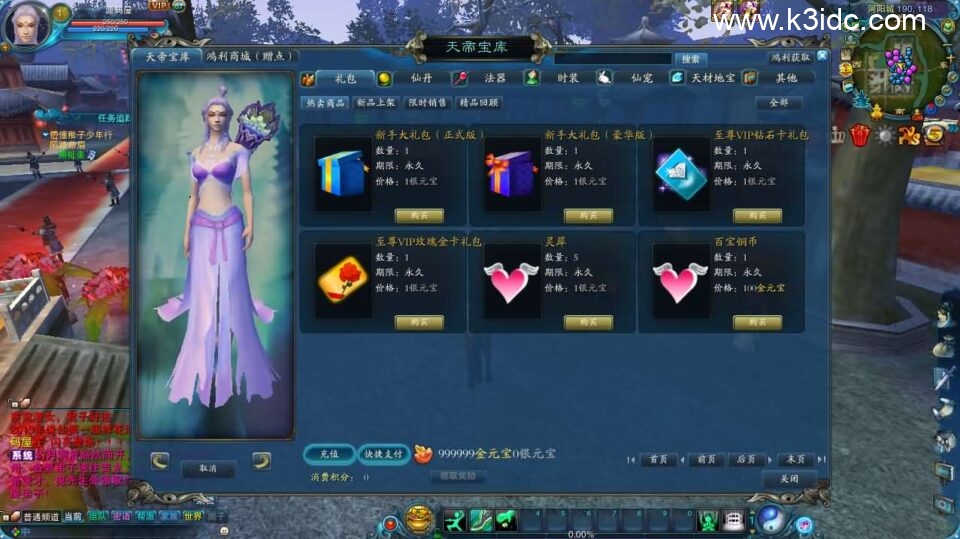
Task: Switch to the 仙丹 category tab
Action: 412,78
